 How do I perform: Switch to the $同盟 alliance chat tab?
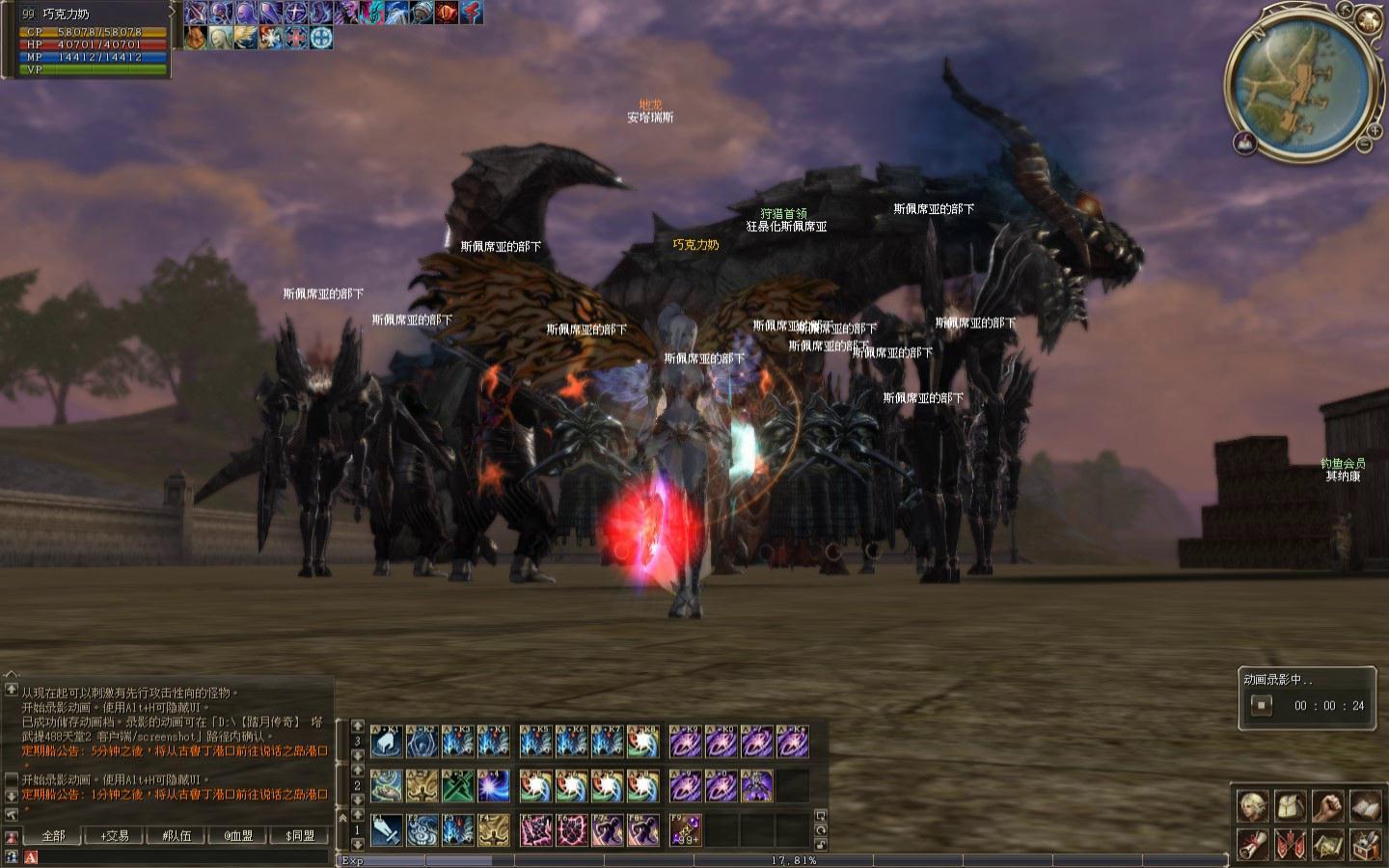[300, 835]
